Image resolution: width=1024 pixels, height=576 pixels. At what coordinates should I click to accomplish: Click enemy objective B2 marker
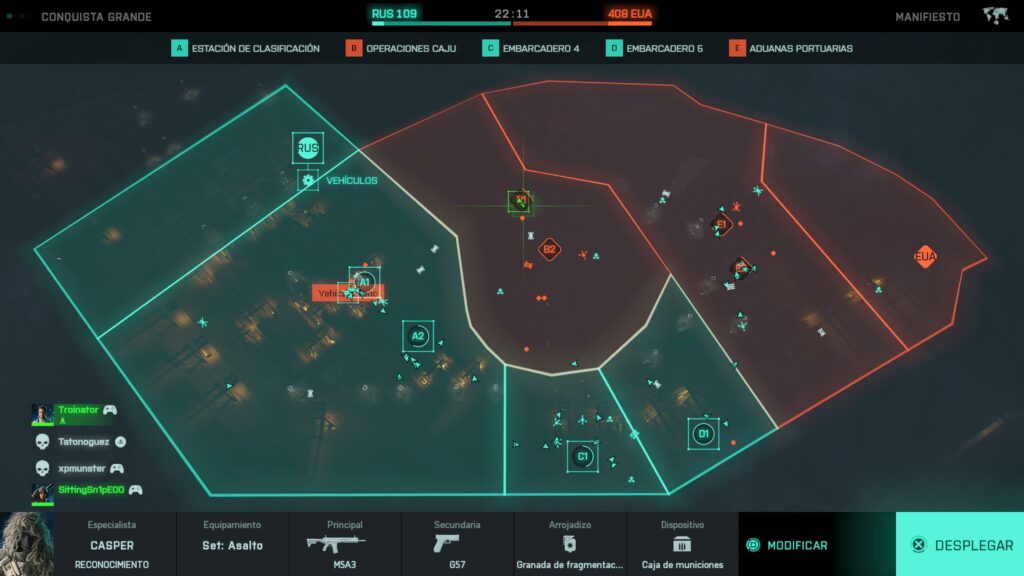(549, 249)
